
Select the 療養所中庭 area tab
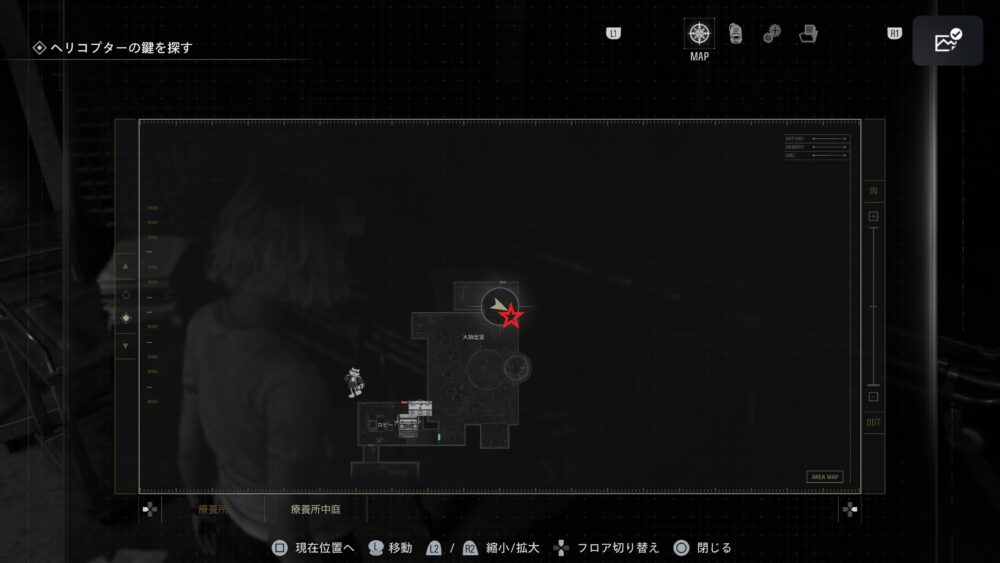click(315, 509)
